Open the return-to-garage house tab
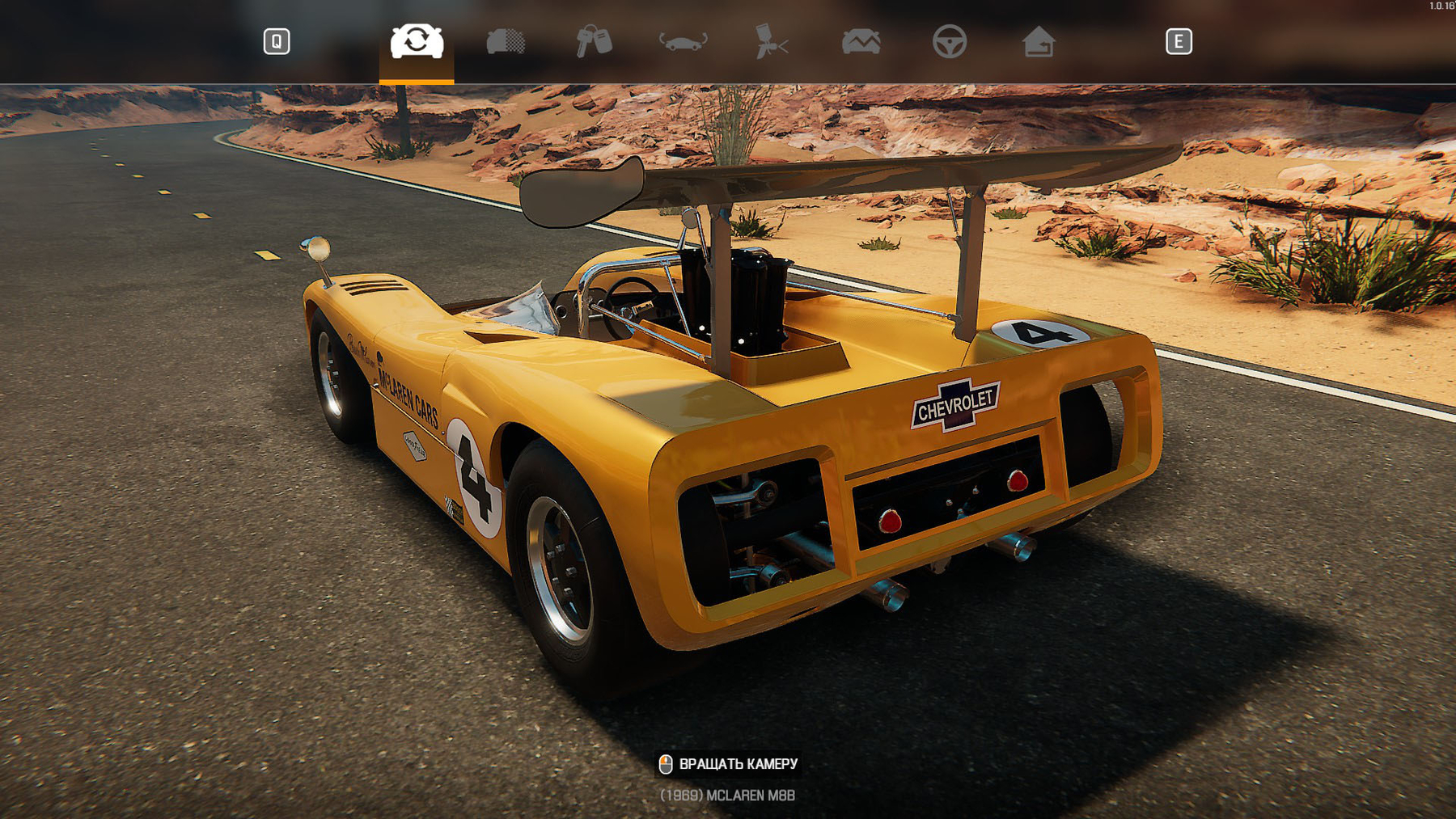Image resolution: width=1456 pixels, height=819 pixels. (x=1038, y=41)
